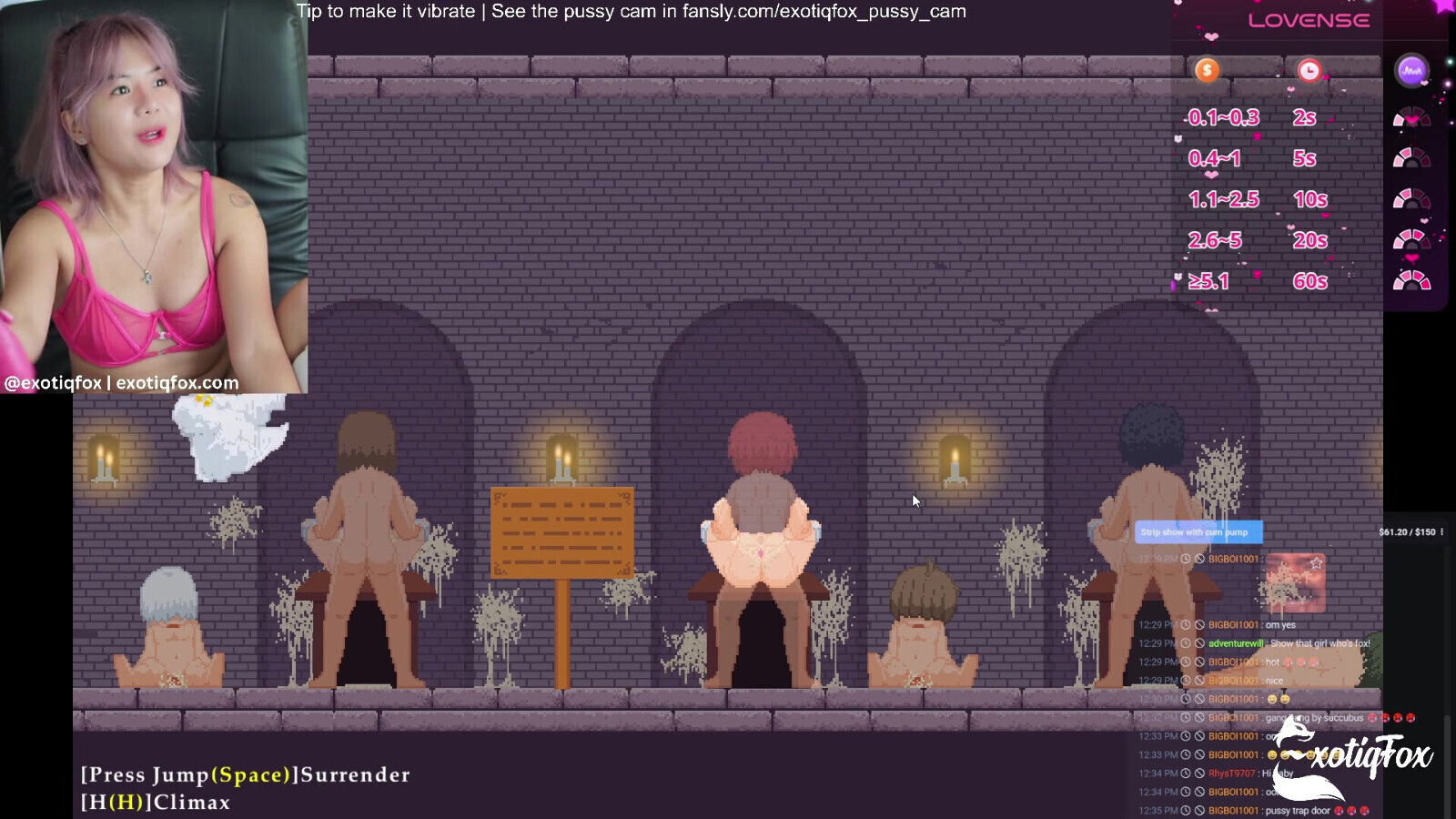
Task: Open the GIF thumbnail posted in chat
Action: 1295,582
